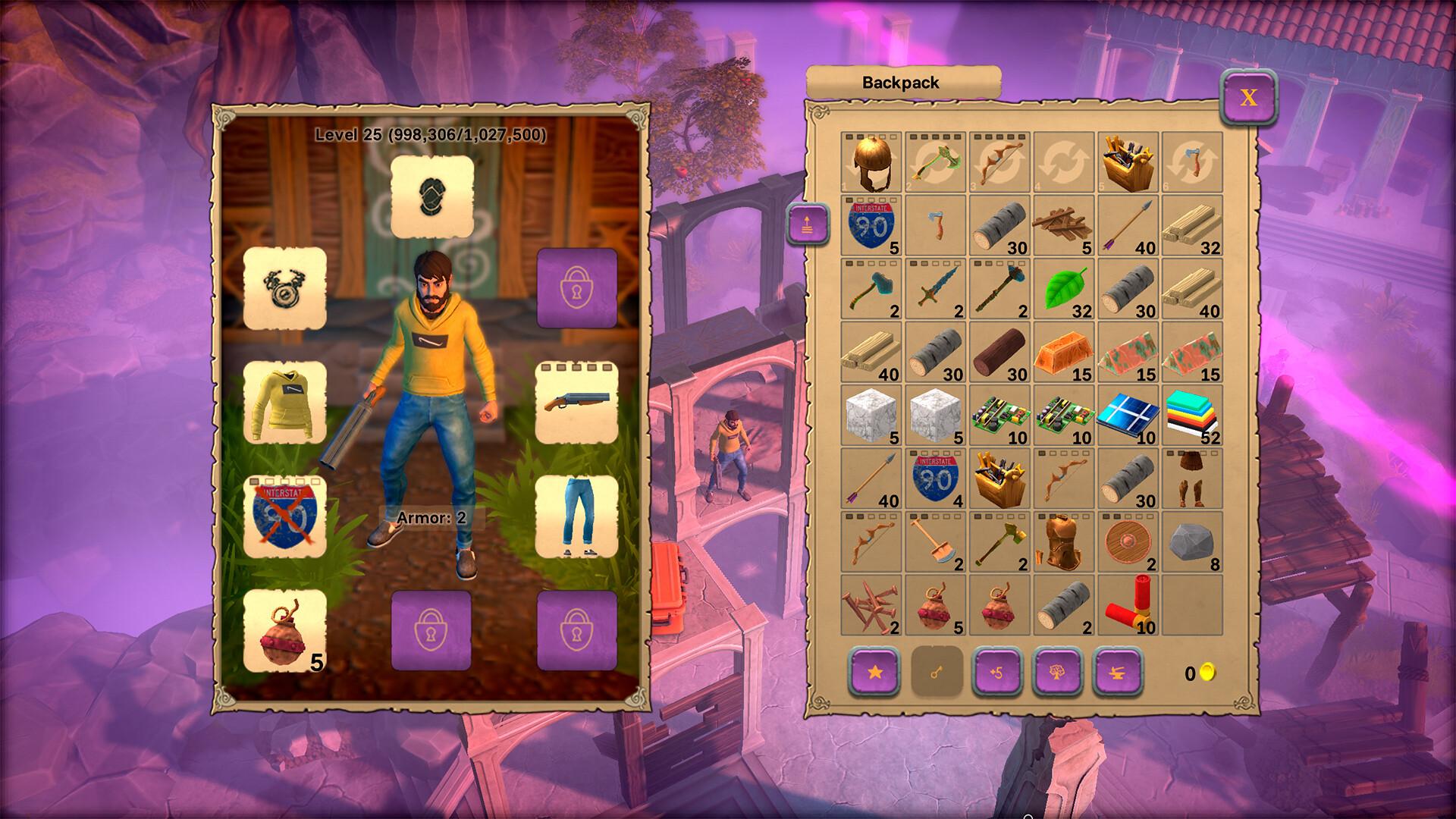Open the tree icon button

click(x=1058, y=671)
